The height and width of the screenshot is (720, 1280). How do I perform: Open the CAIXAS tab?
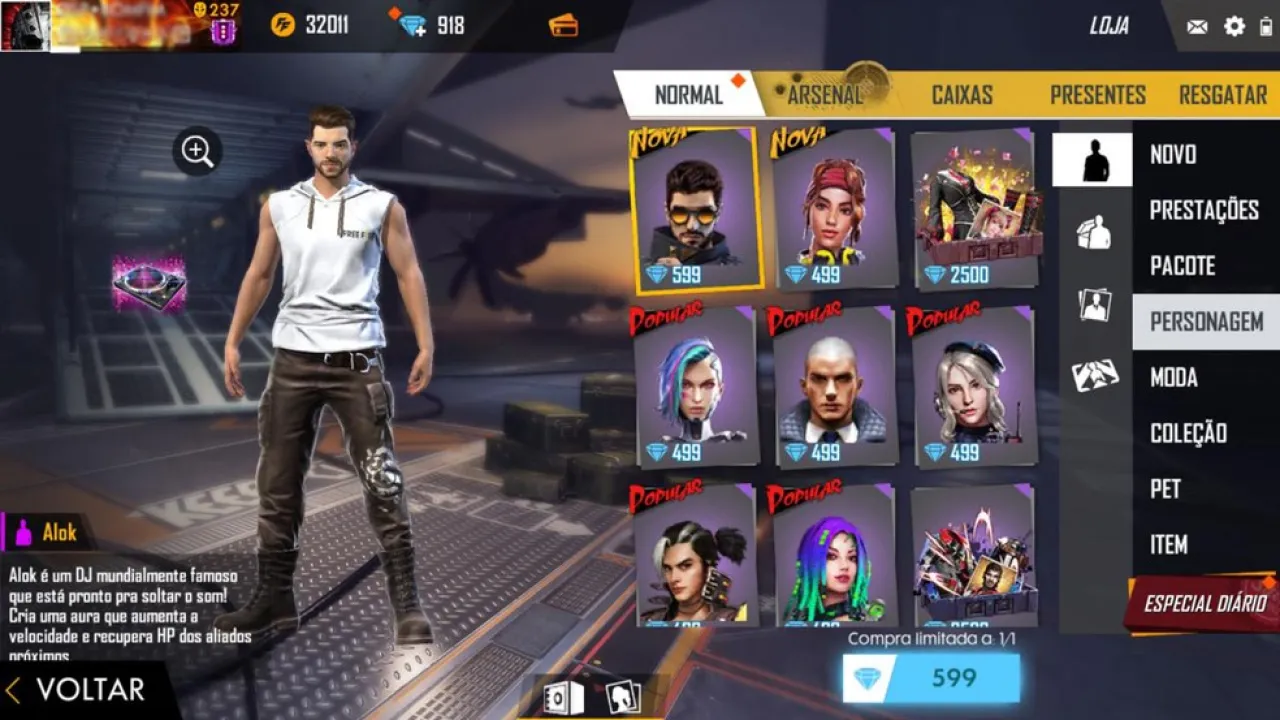click(963, 95)
